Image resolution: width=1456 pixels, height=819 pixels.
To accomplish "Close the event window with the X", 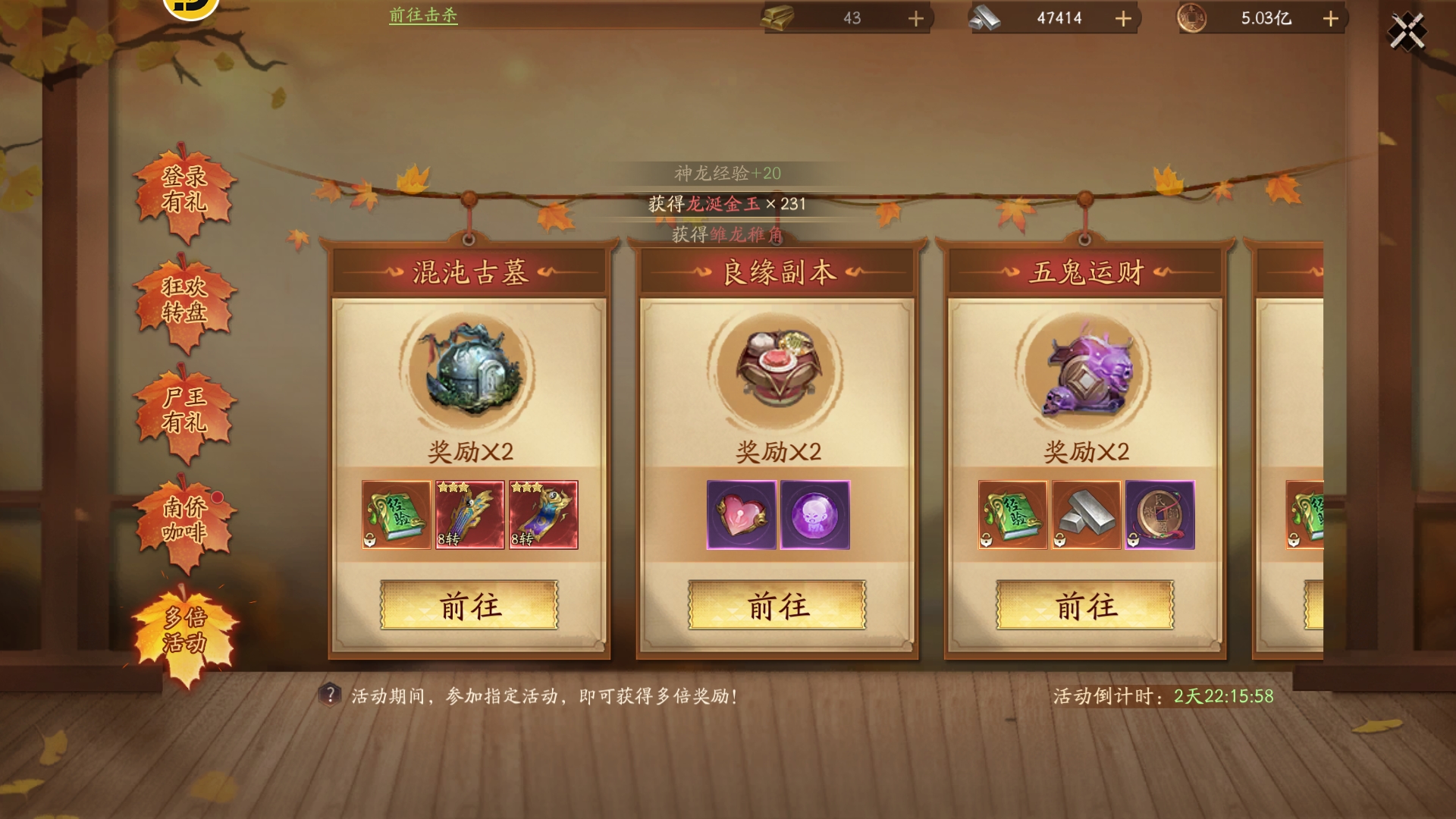I will coord(1407,32).
